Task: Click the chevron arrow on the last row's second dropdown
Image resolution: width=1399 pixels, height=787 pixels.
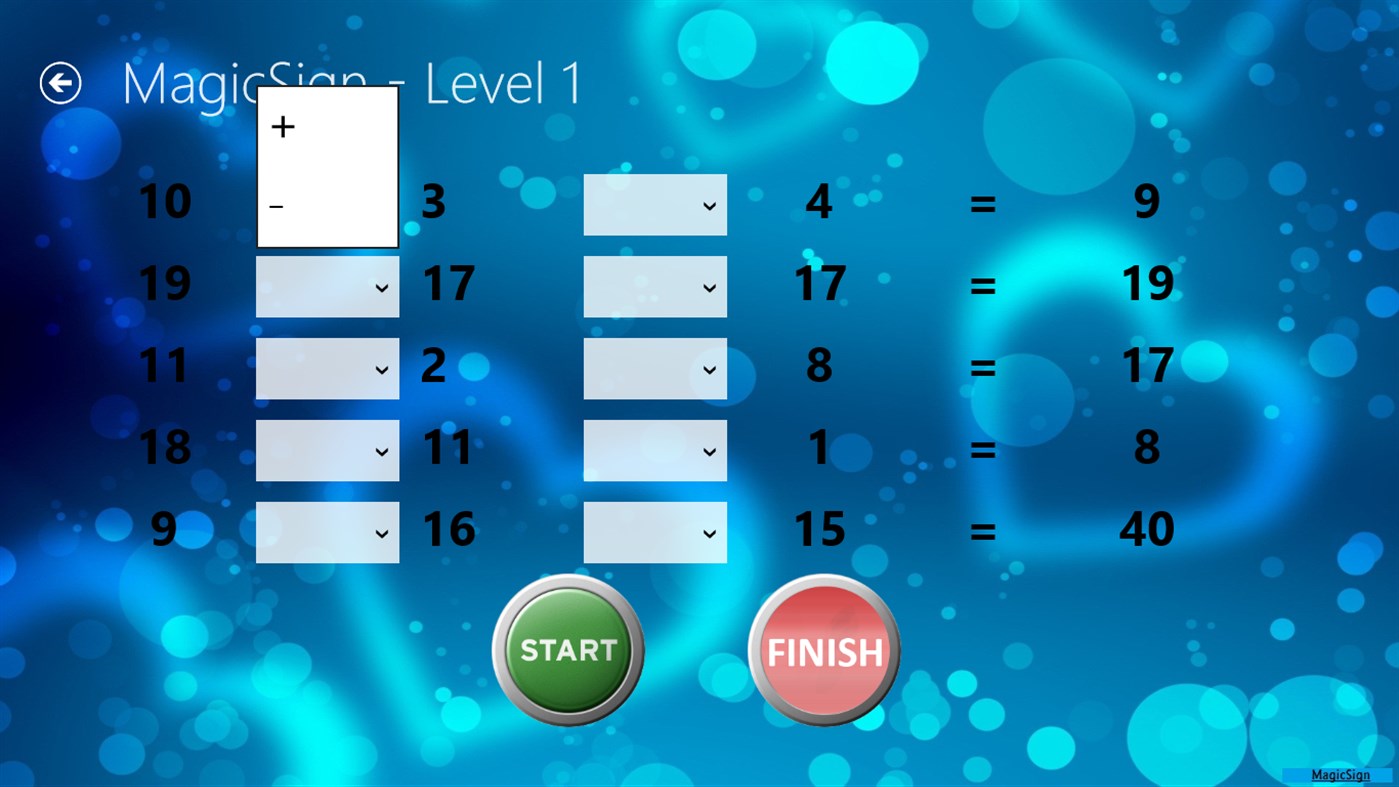Action: tap(711, 531)
